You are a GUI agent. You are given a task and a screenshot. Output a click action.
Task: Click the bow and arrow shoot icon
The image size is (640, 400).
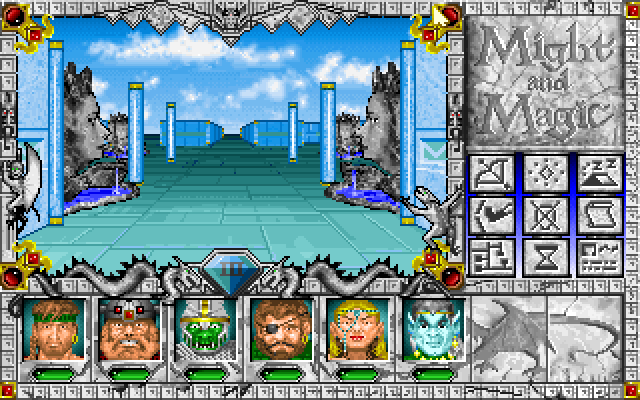491,174
